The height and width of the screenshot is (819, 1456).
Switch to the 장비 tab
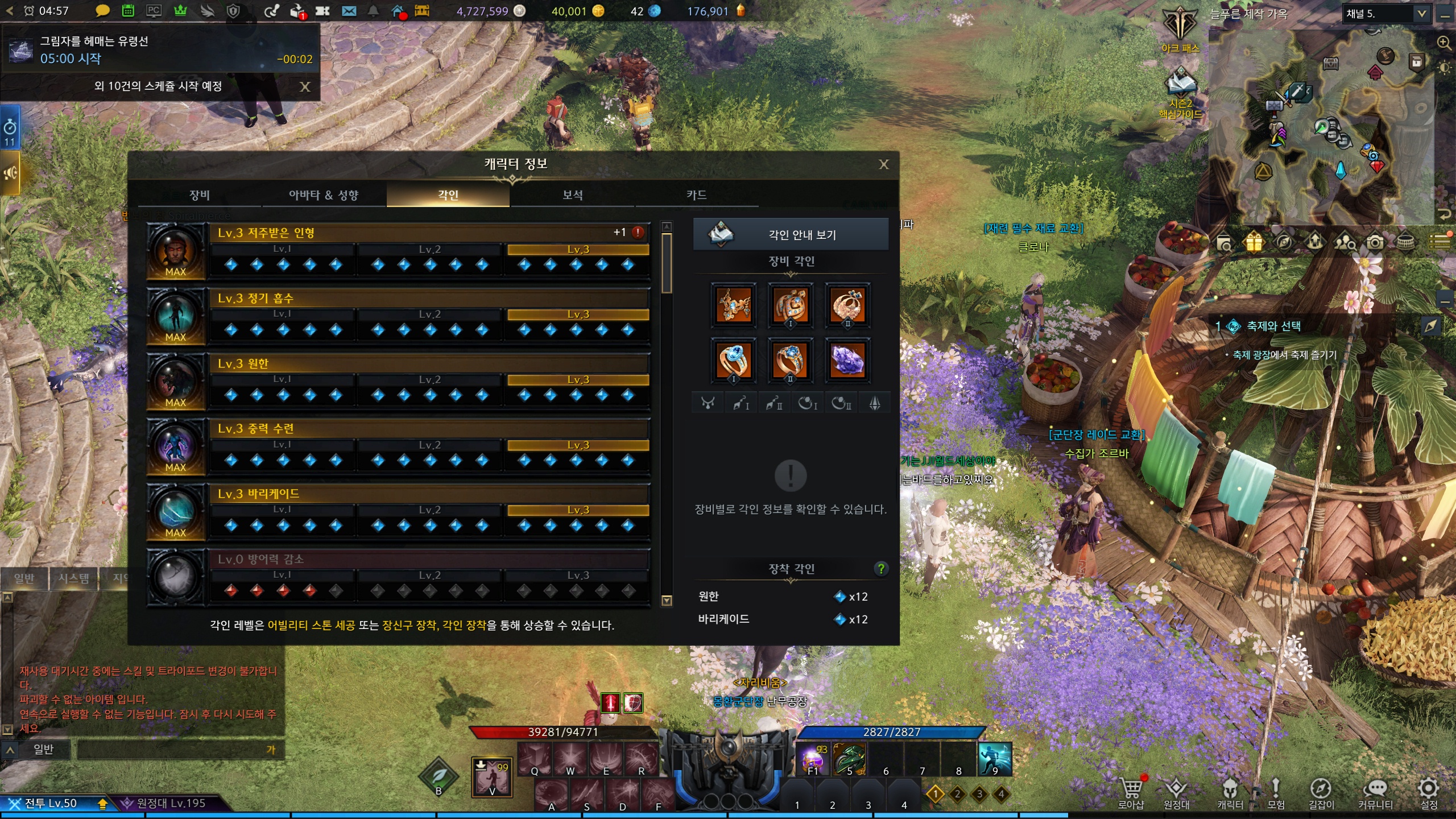pos(200,195)
